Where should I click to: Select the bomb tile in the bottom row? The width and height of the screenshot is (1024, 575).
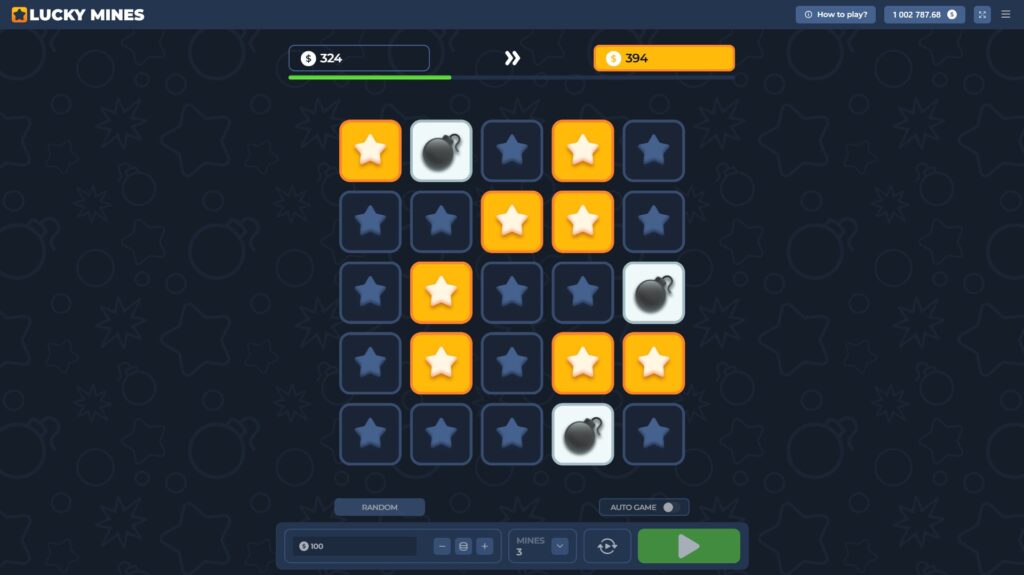click(x=583, y=434)
